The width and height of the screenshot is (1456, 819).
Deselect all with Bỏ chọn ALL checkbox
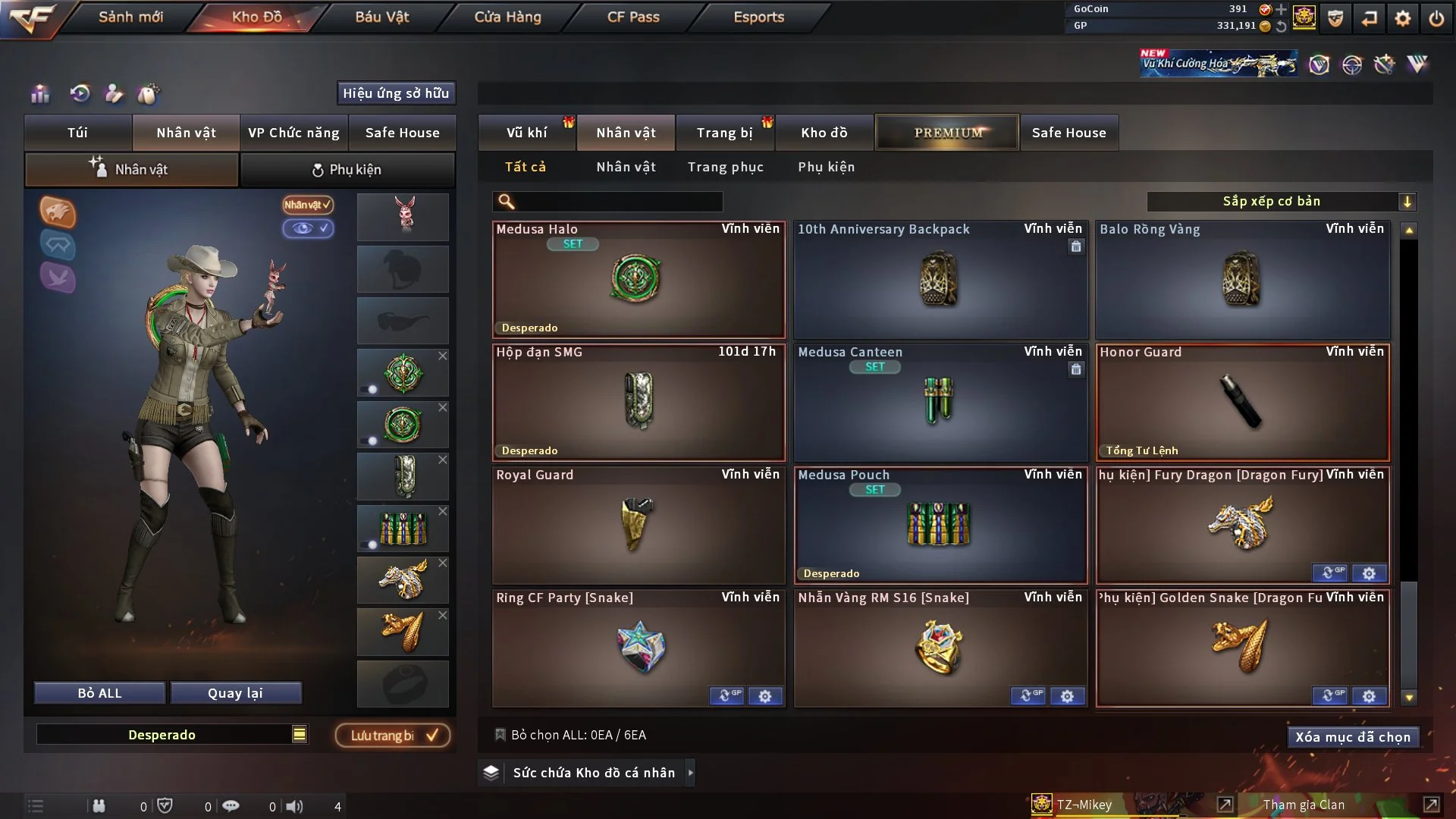pos(500,735)
